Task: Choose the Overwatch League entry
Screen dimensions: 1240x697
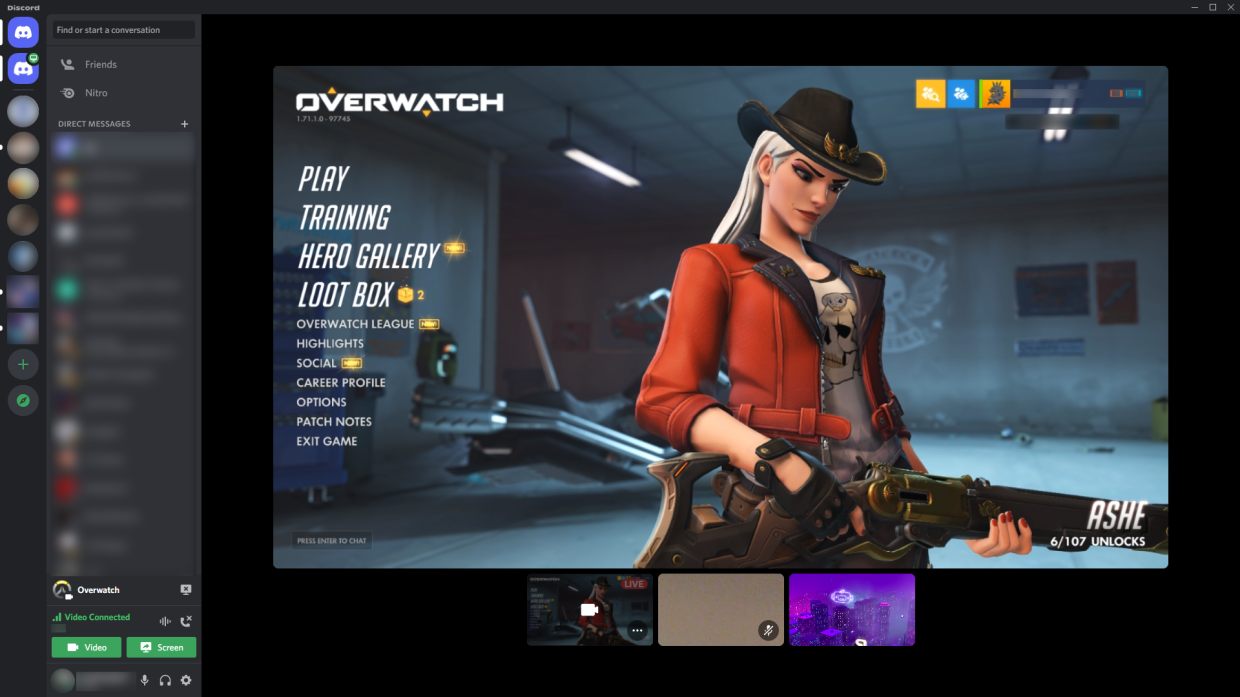Action: point(355,324)
